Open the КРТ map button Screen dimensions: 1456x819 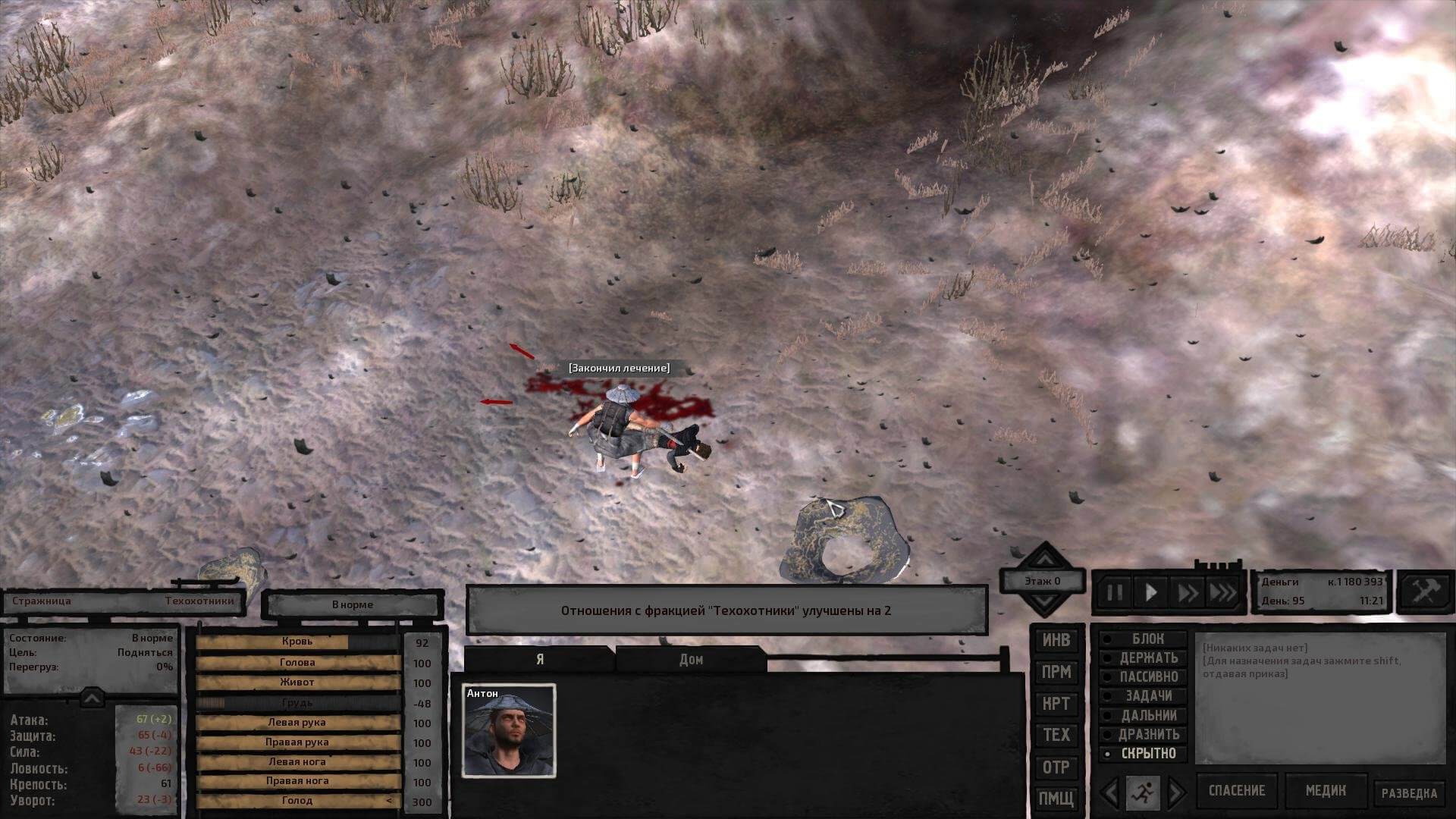click(1056, 704)
